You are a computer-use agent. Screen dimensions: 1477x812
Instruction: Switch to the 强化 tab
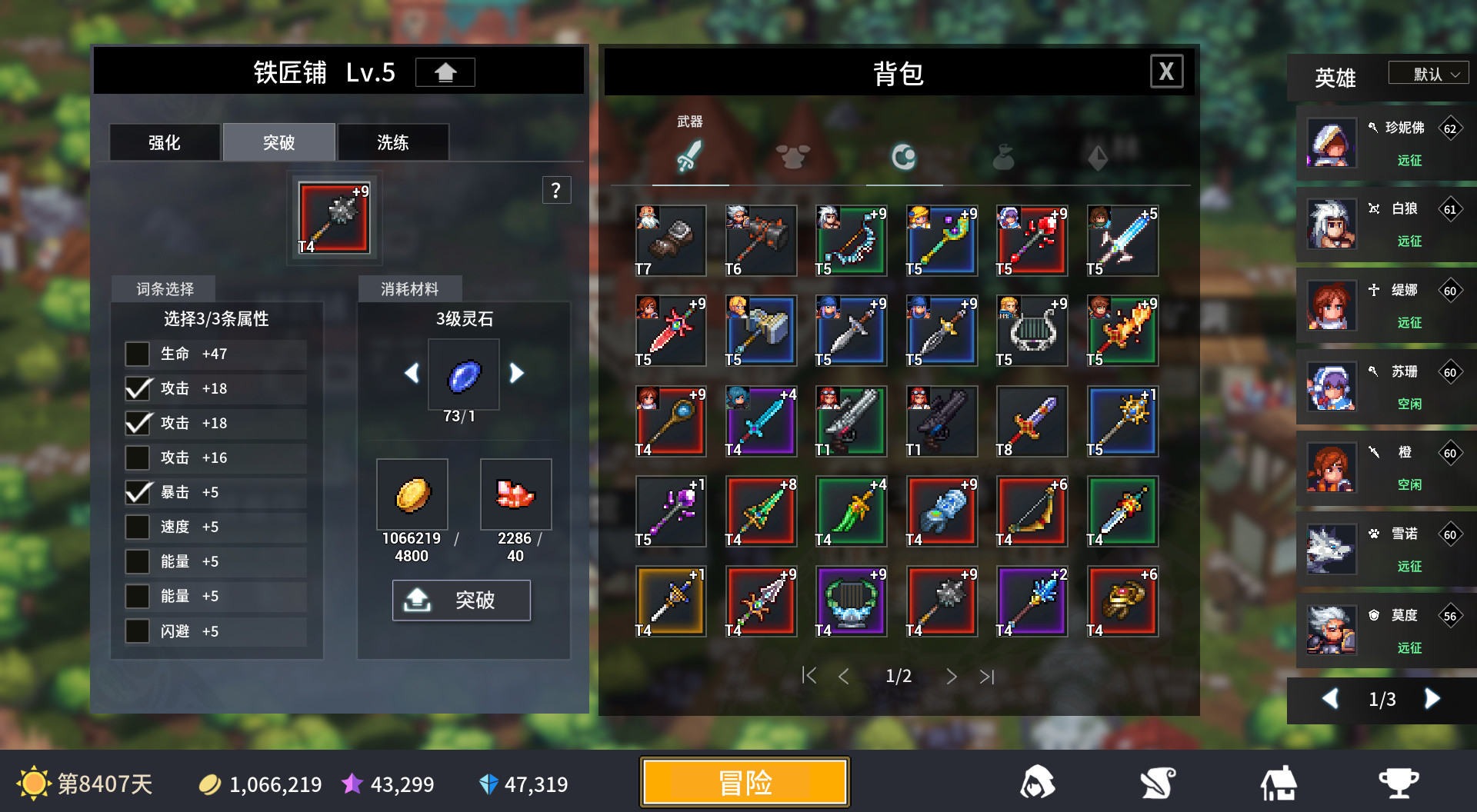[163, 141]
